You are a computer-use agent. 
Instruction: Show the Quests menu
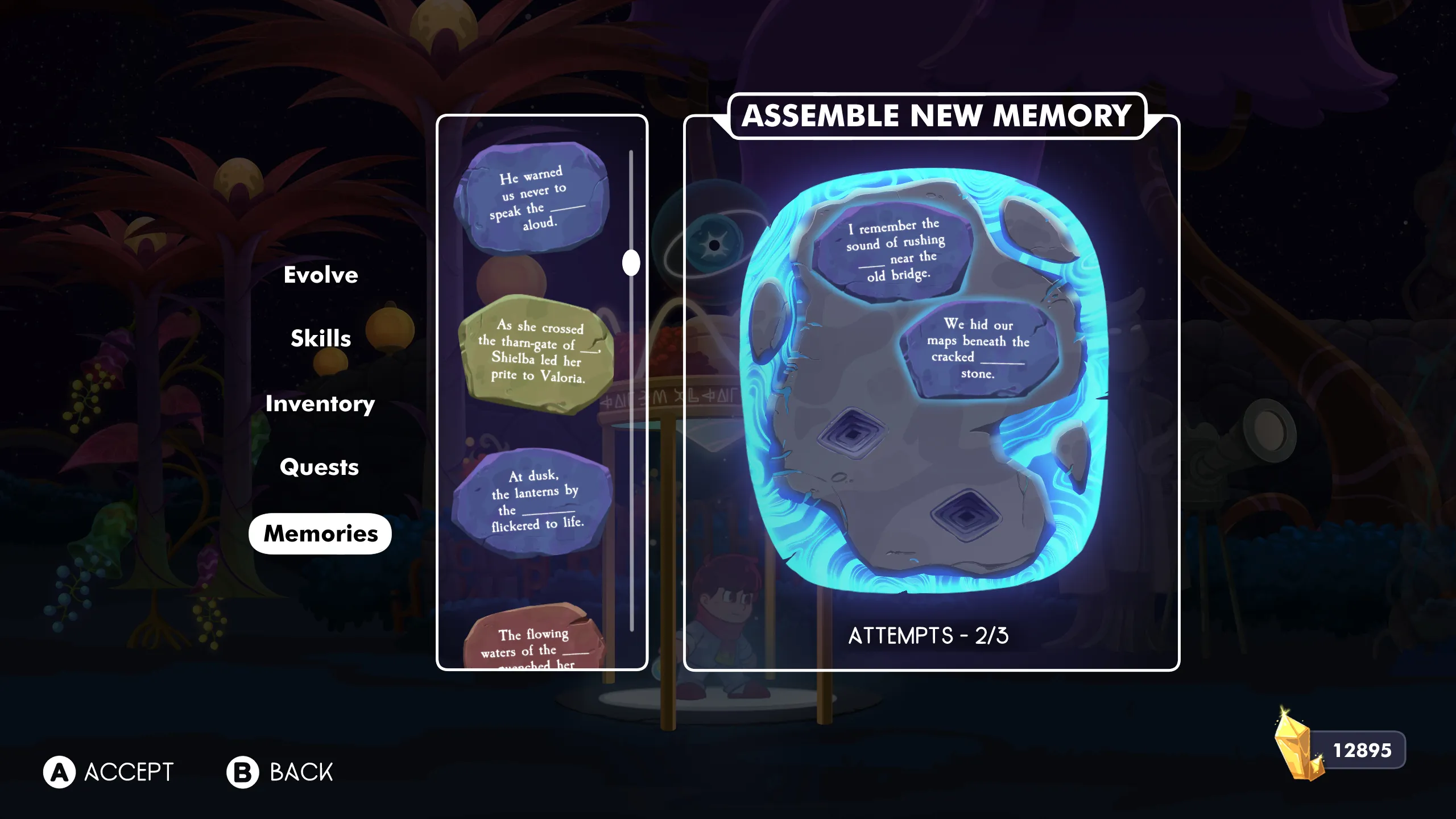pos(320,468)
